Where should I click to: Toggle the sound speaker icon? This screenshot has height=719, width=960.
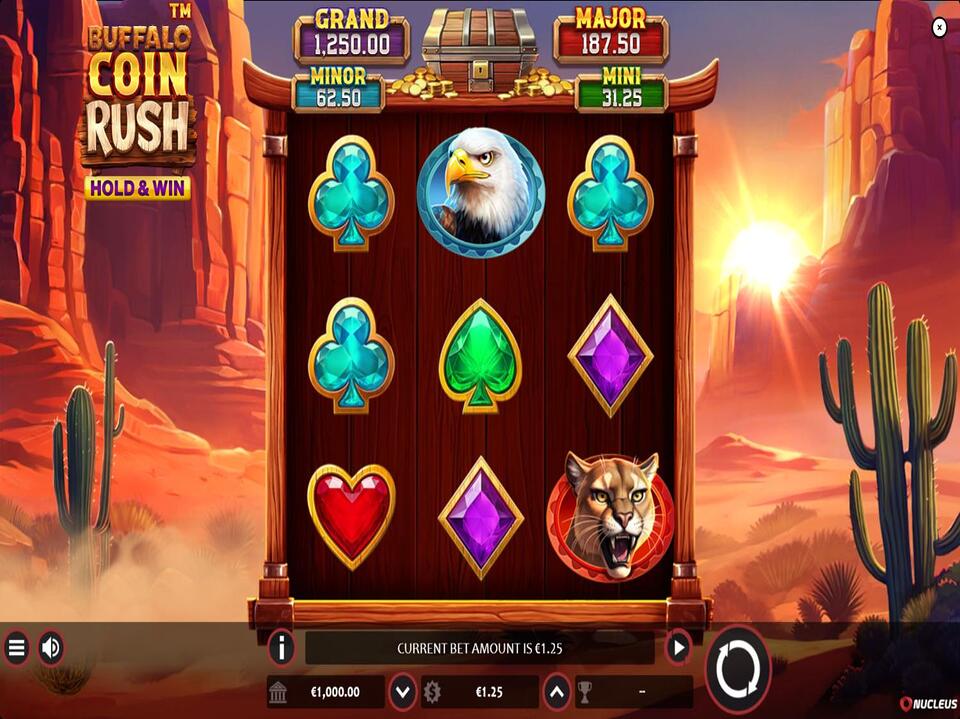point(51,649)
